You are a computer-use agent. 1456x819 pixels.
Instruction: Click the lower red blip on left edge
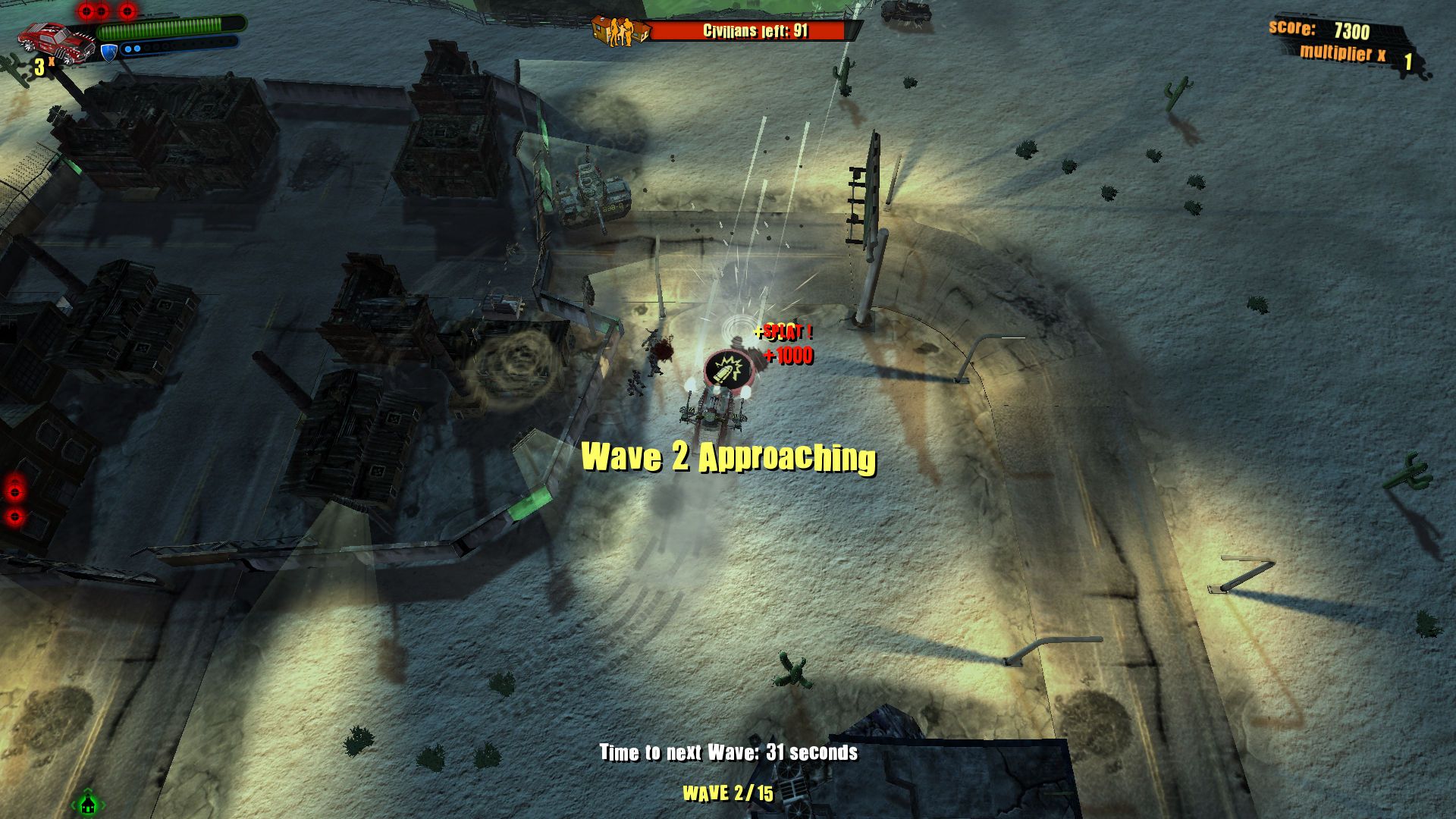pos(14,517)
